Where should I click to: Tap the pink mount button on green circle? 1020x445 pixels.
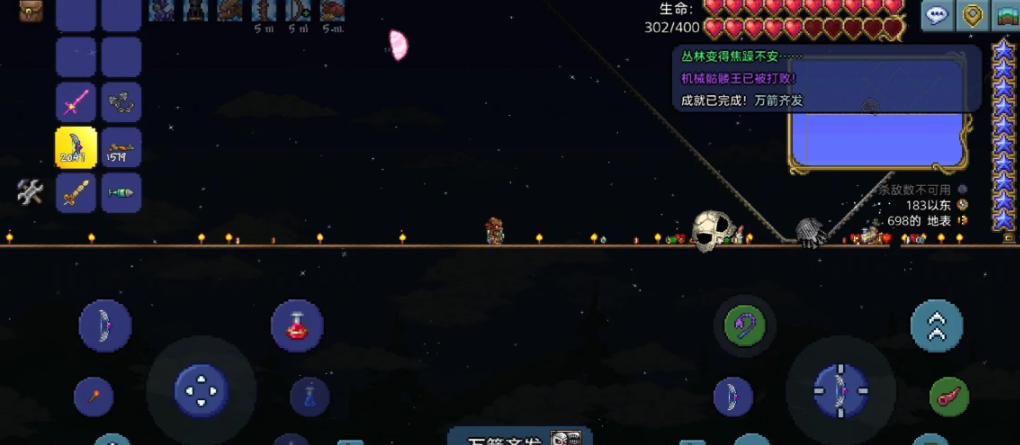pyautogui.click(x=948, y=396)
